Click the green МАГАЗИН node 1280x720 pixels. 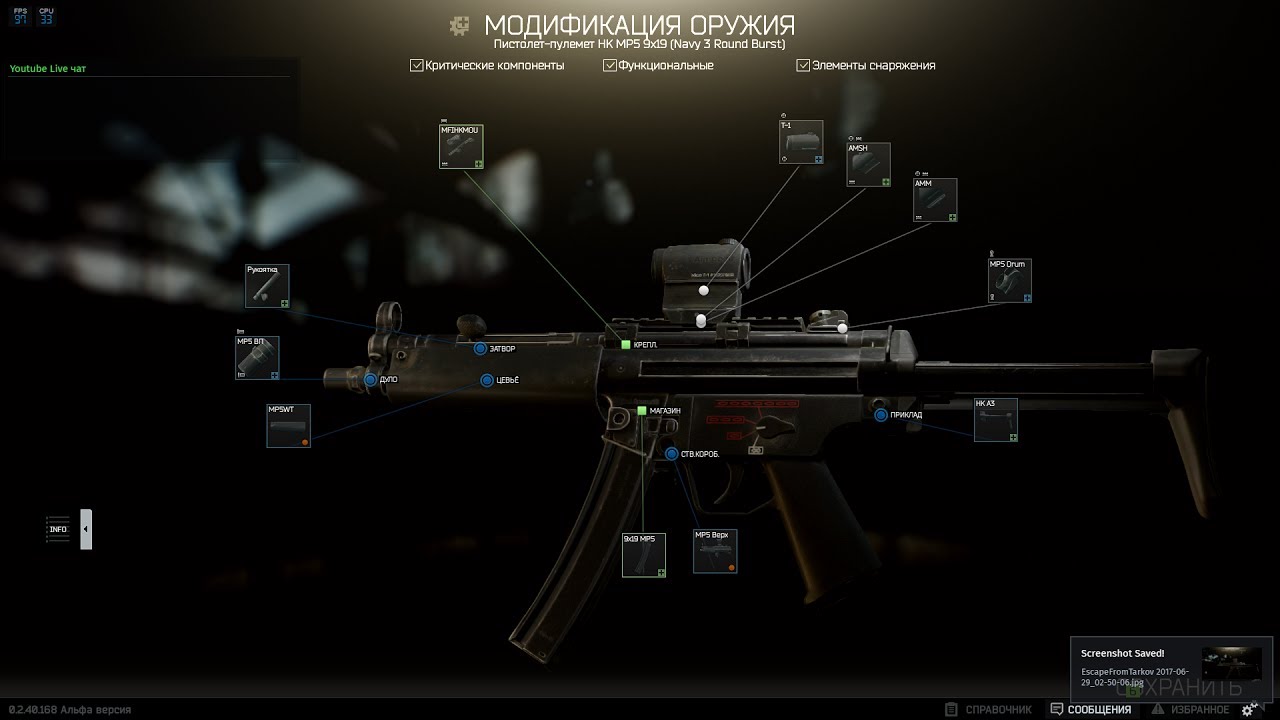point(642,411)
